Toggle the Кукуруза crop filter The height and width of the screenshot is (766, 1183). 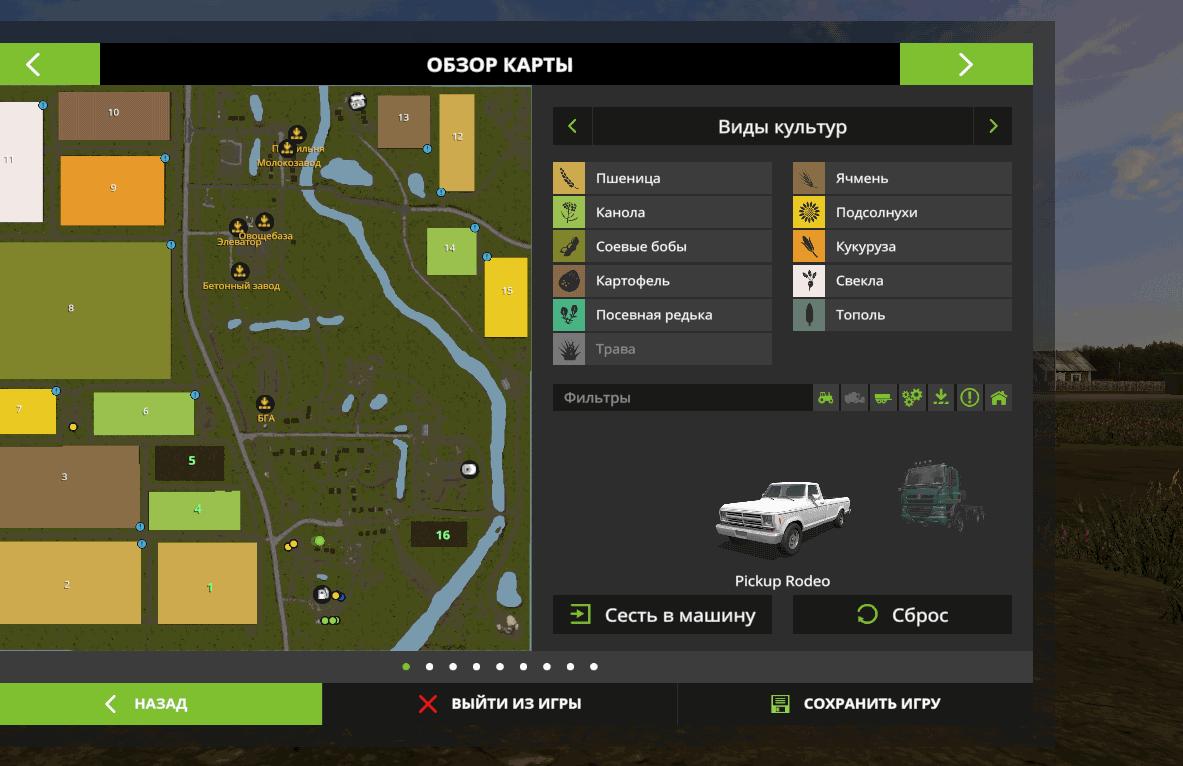902,247
